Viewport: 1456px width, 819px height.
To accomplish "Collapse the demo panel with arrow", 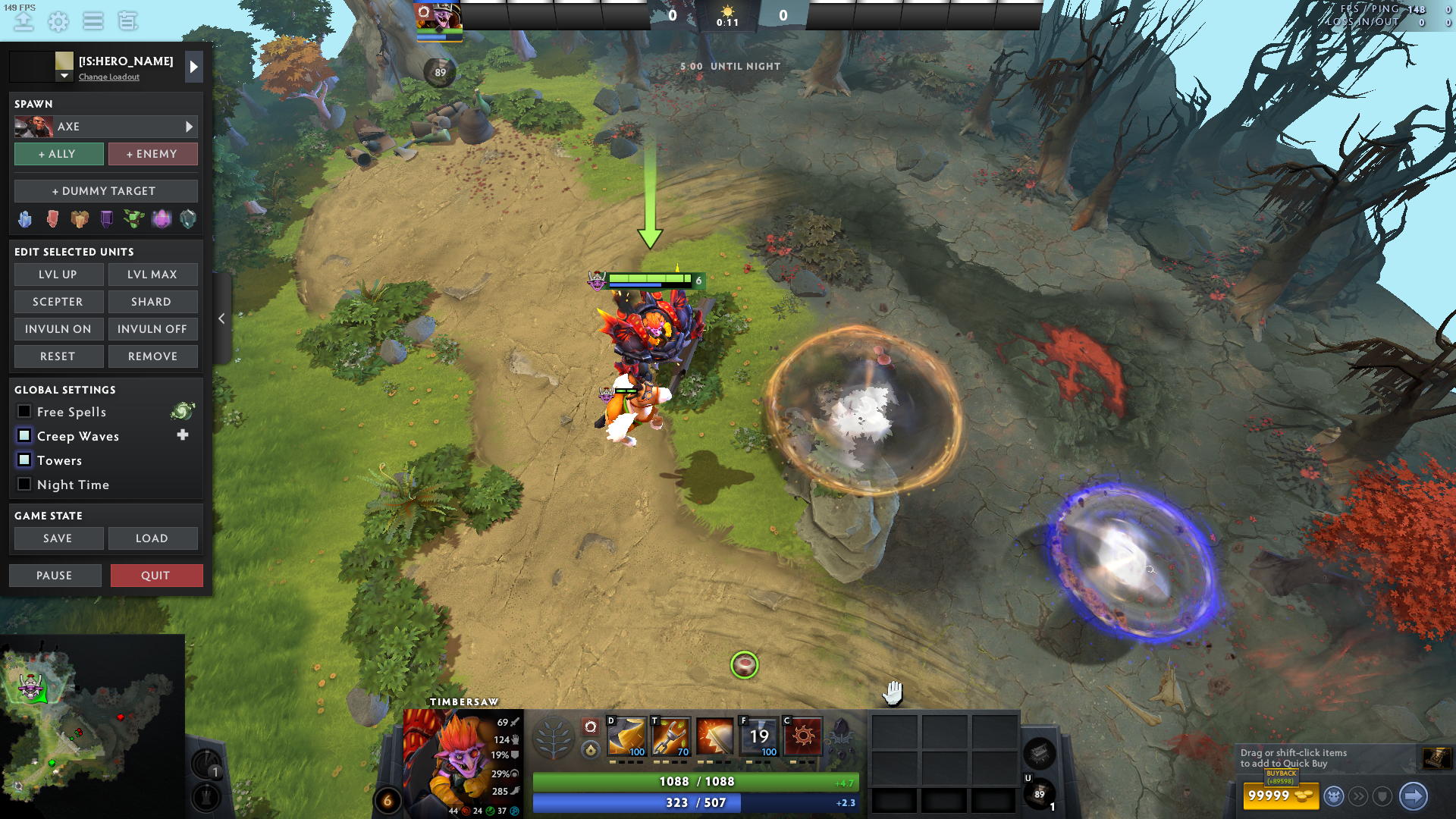I will coord(221,318).
